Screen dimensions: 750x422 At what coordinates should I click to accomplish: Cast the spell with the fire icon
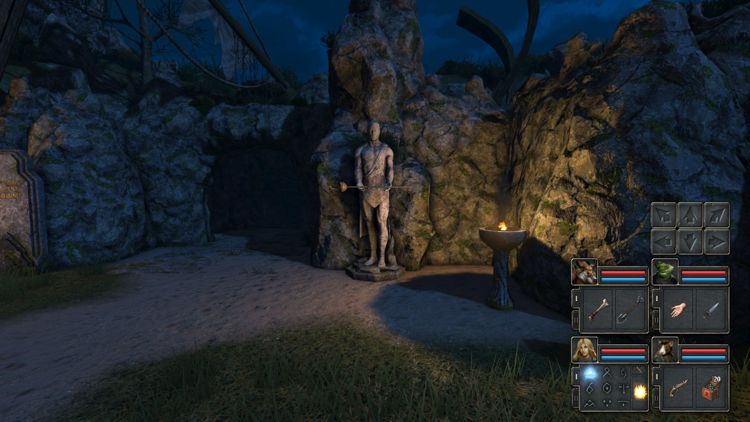(x=639, y=392)
